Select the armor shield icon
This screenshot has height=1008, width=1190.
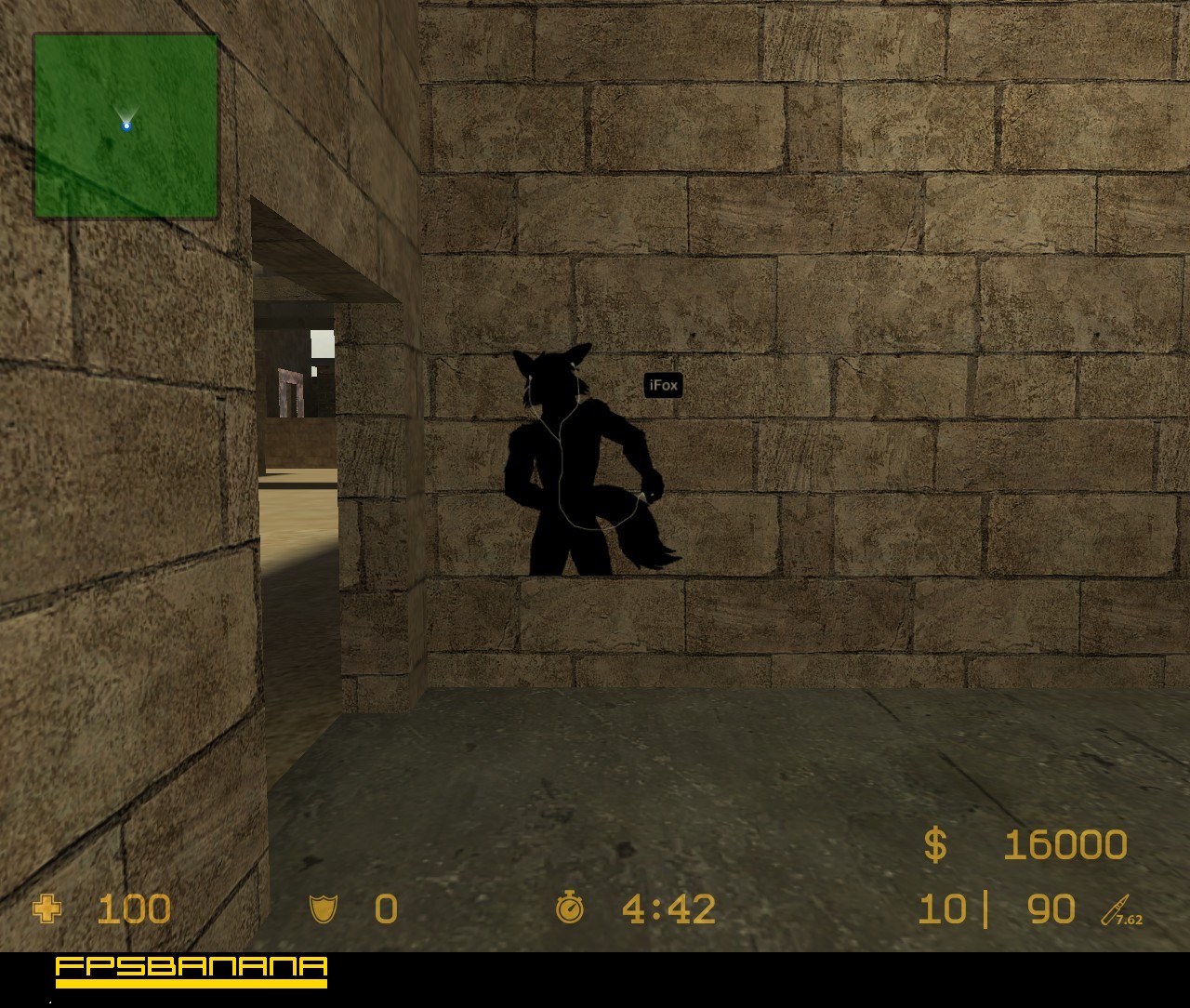pos(324,909)
